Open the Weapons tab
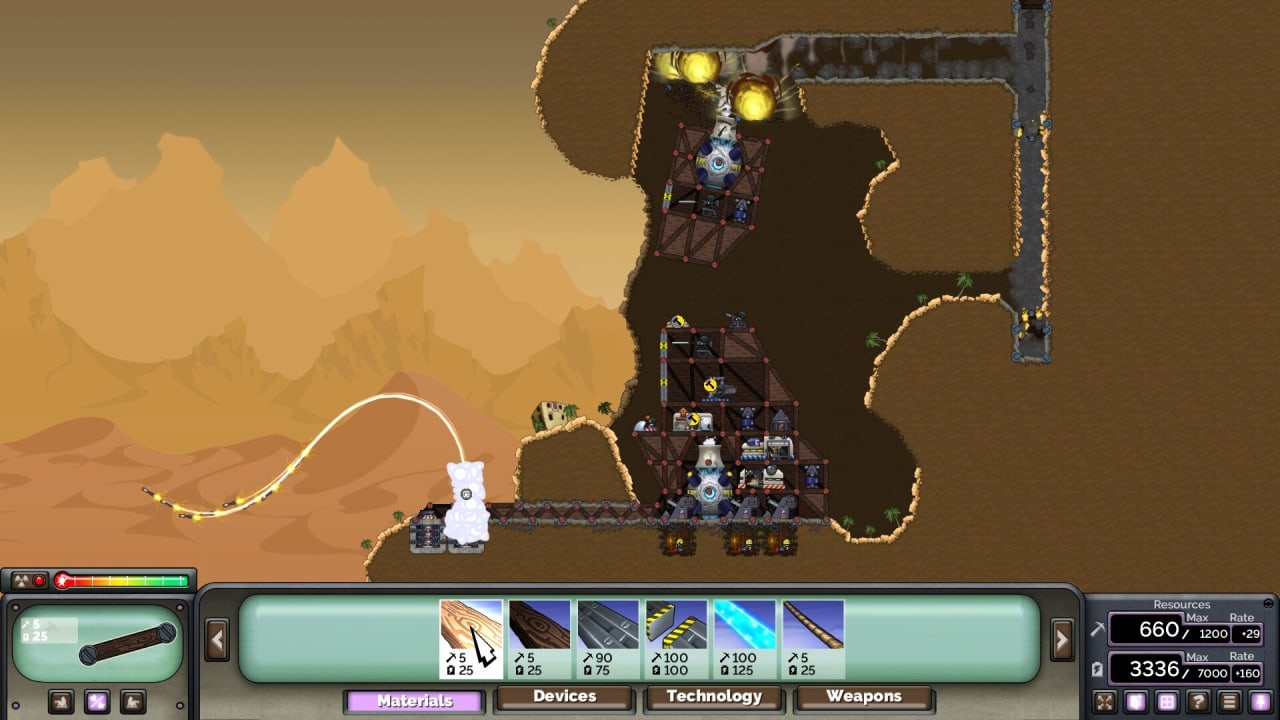 (864, 697)
